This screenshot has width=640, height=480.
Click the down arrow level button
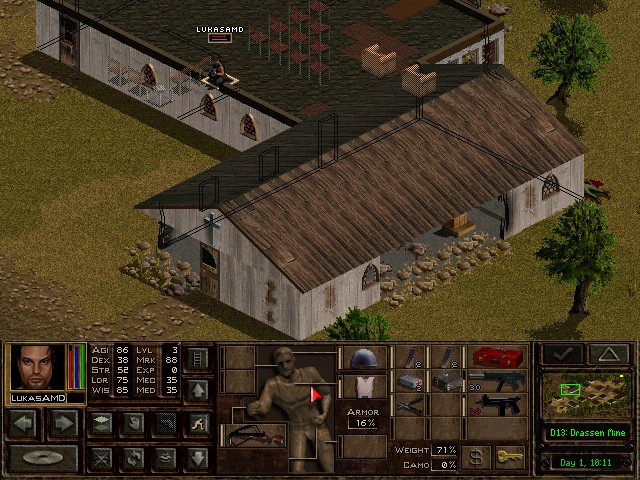(198, 458)
